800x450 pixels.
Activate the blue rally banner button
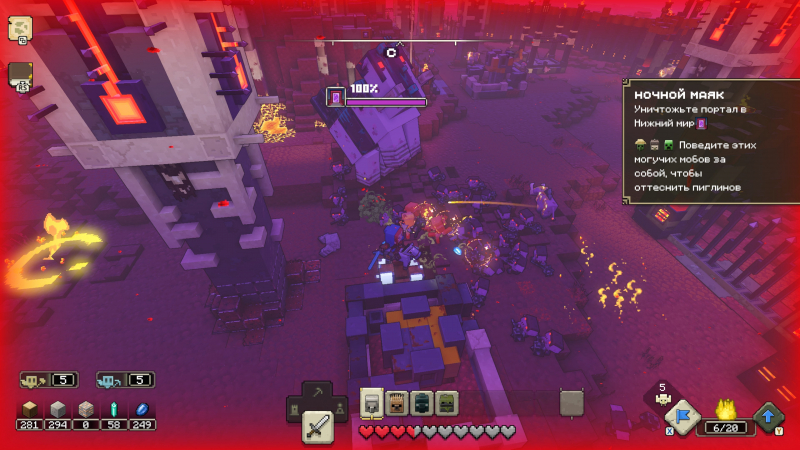(x=683, y=418)
